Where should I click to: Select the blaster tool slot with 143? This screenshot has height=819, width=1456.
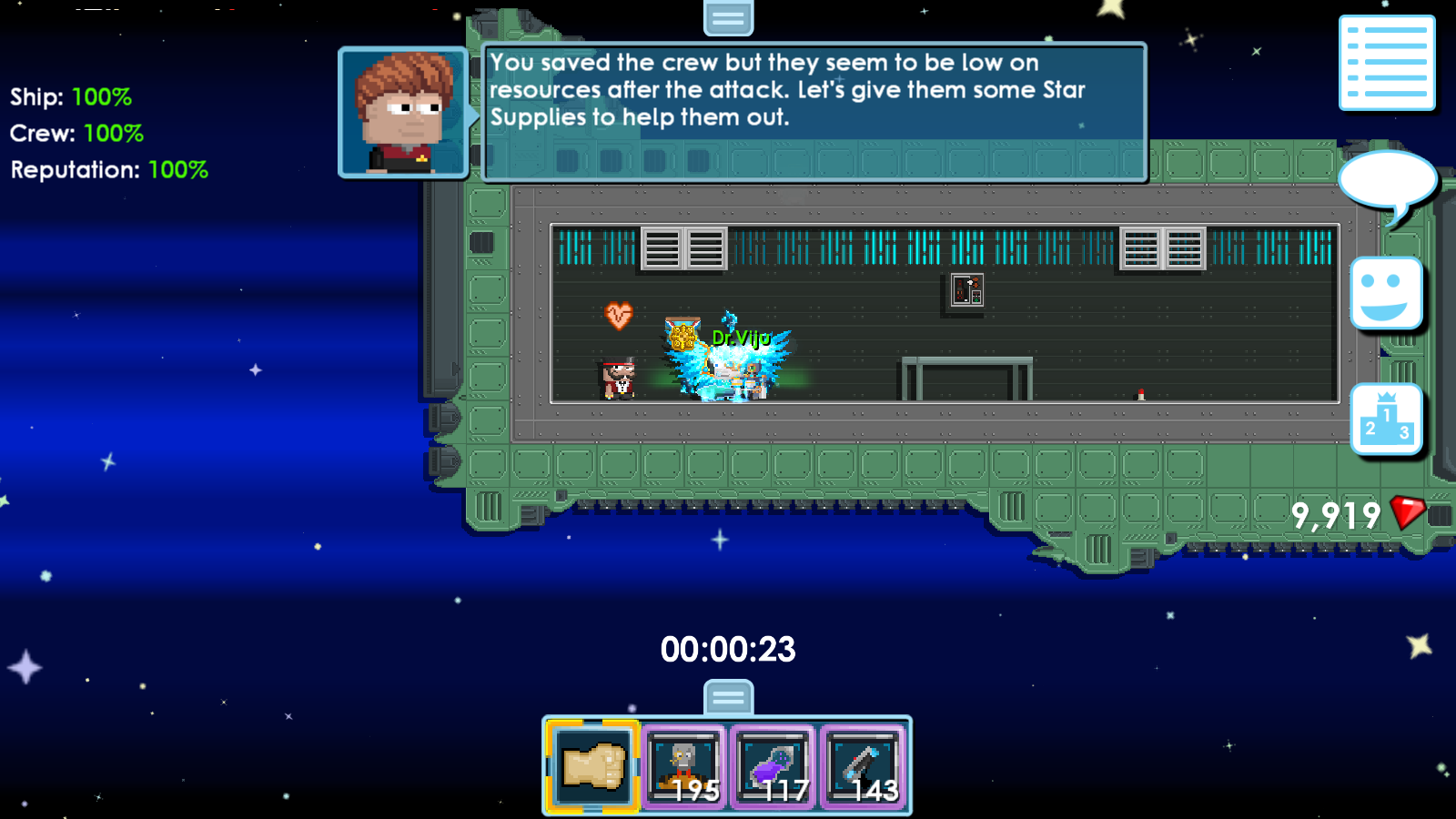click(864, 767)
